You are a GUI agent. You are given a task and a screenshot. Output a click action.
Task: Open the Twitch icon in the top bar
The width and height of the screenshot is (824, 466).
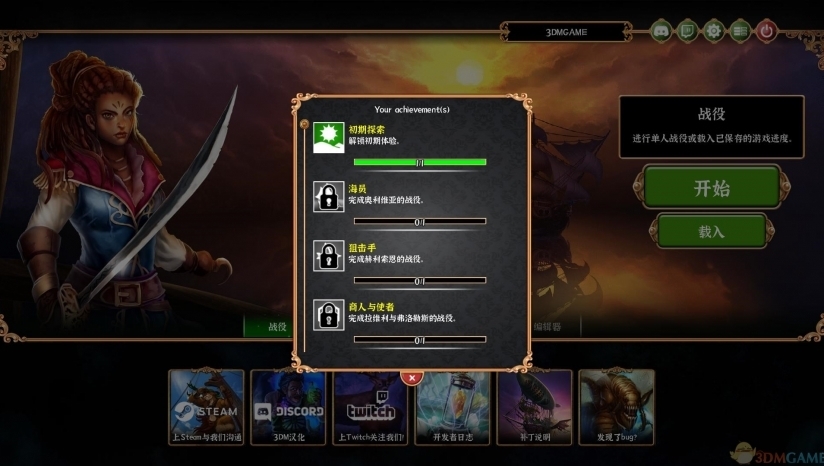[x=687, y=31]
